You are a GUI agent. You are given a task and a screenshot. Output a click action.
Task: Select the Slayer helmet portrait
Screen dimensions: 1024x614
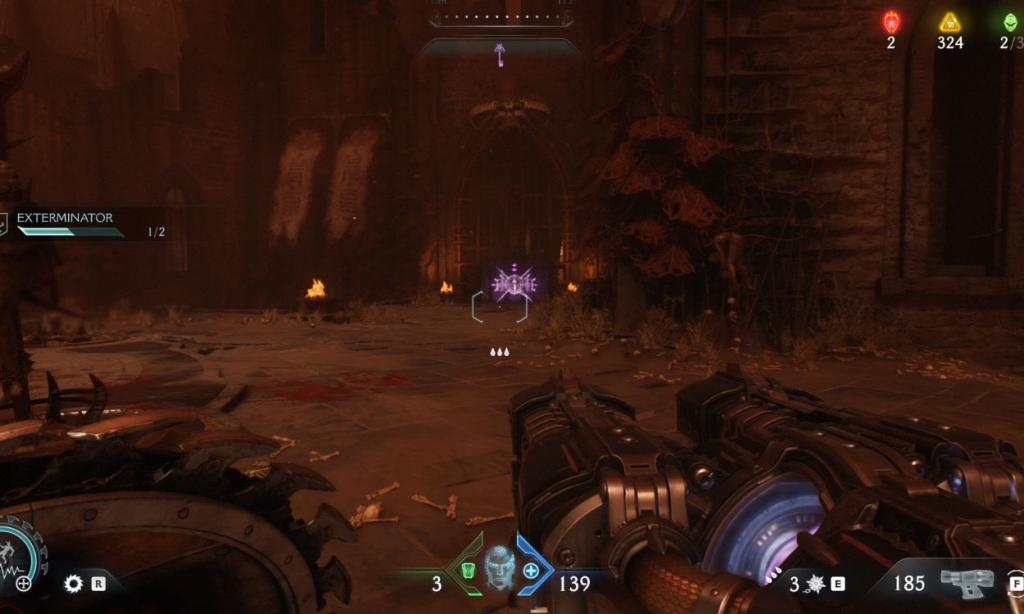[499, 568]
